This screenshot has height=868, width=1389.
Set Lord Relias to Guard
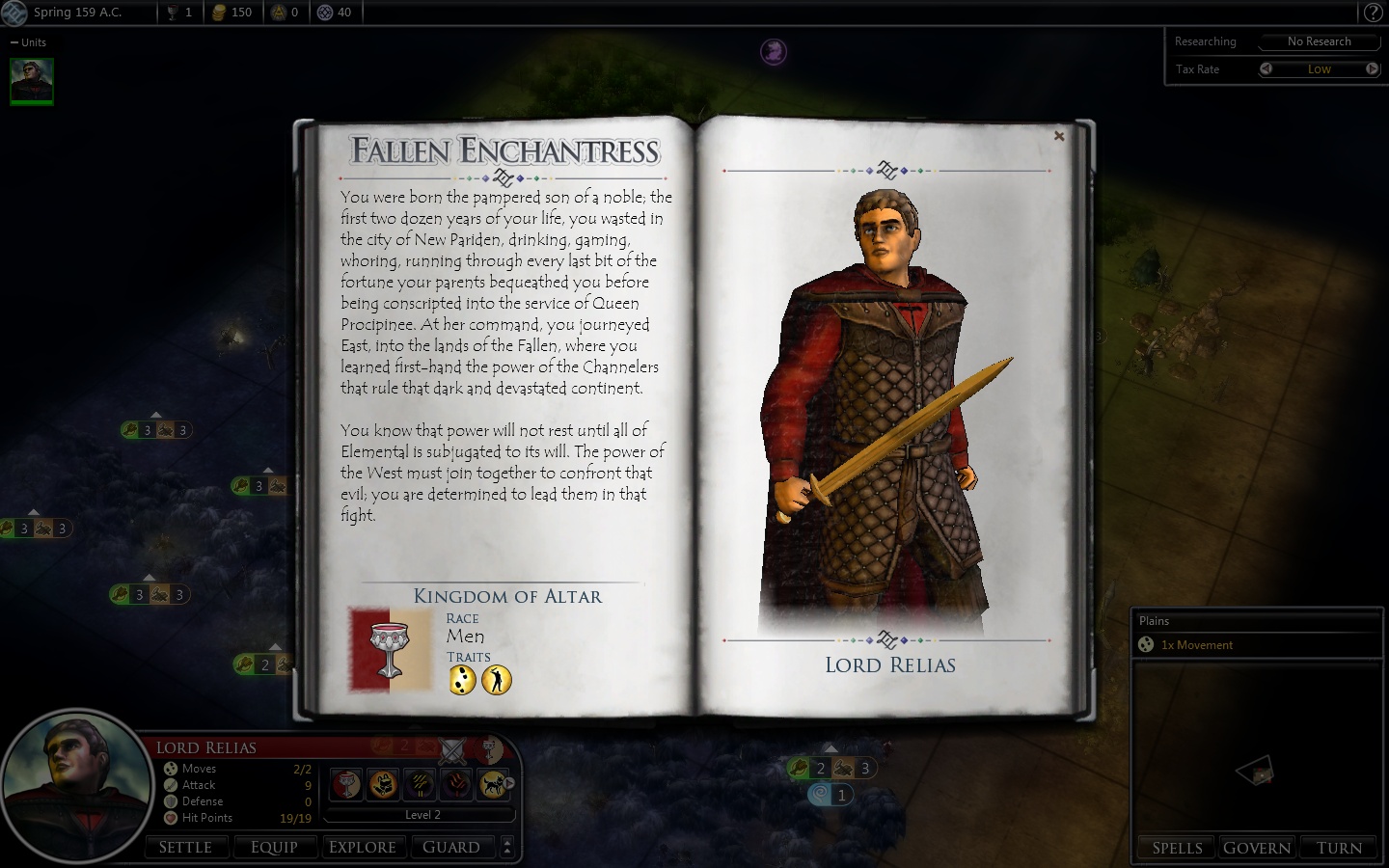pos(450,847)
